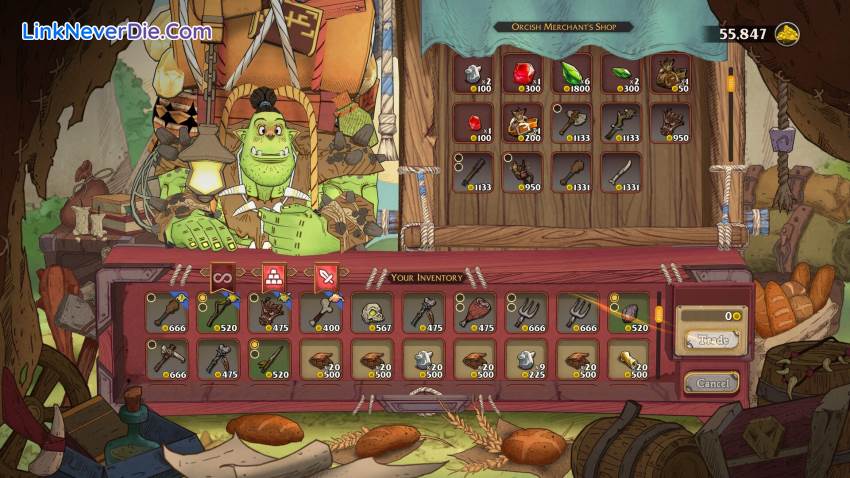The width and height of the screenshot is (850, 478).
Task: Open the LinkNeverDie.Com watermark link
Action: (117, 31)
